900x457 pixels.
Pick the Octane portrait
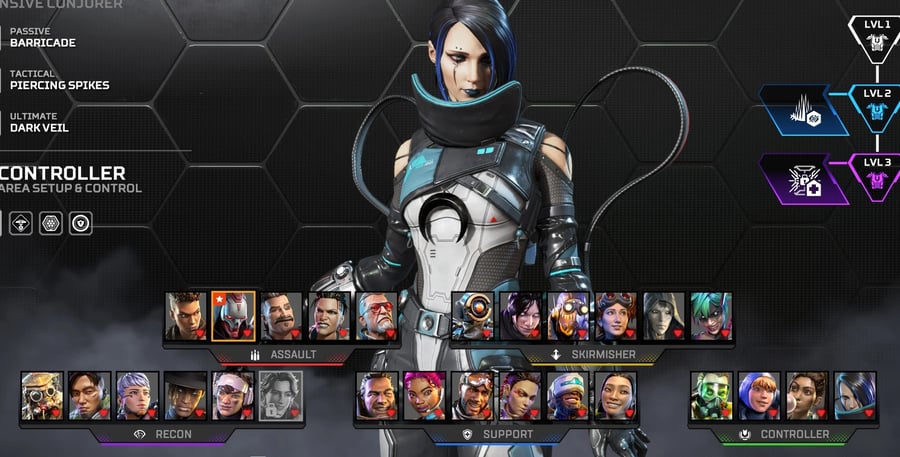tap(568, 316)
